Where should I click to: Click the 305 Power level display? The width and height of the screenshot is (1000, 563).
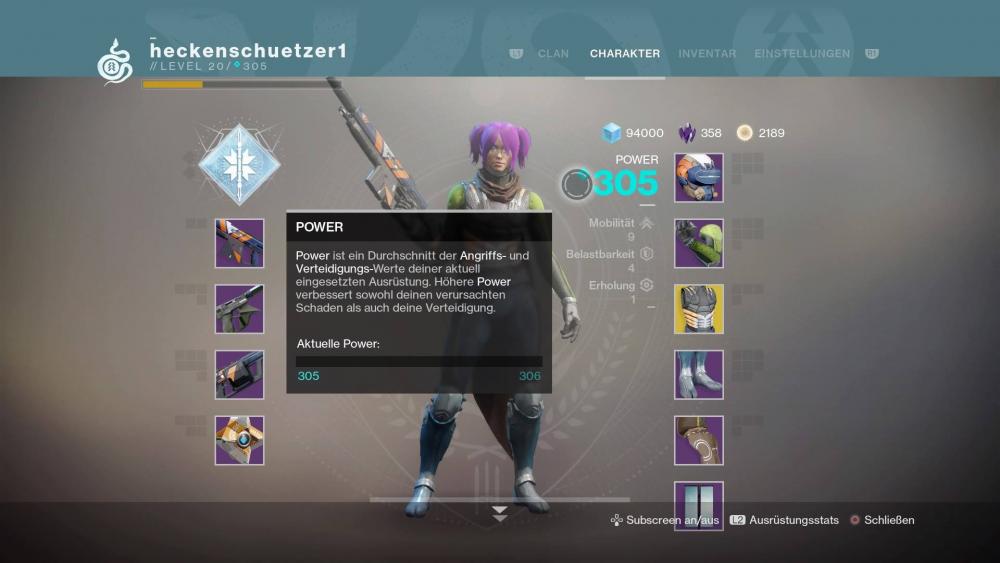click(x=625, y=184)
